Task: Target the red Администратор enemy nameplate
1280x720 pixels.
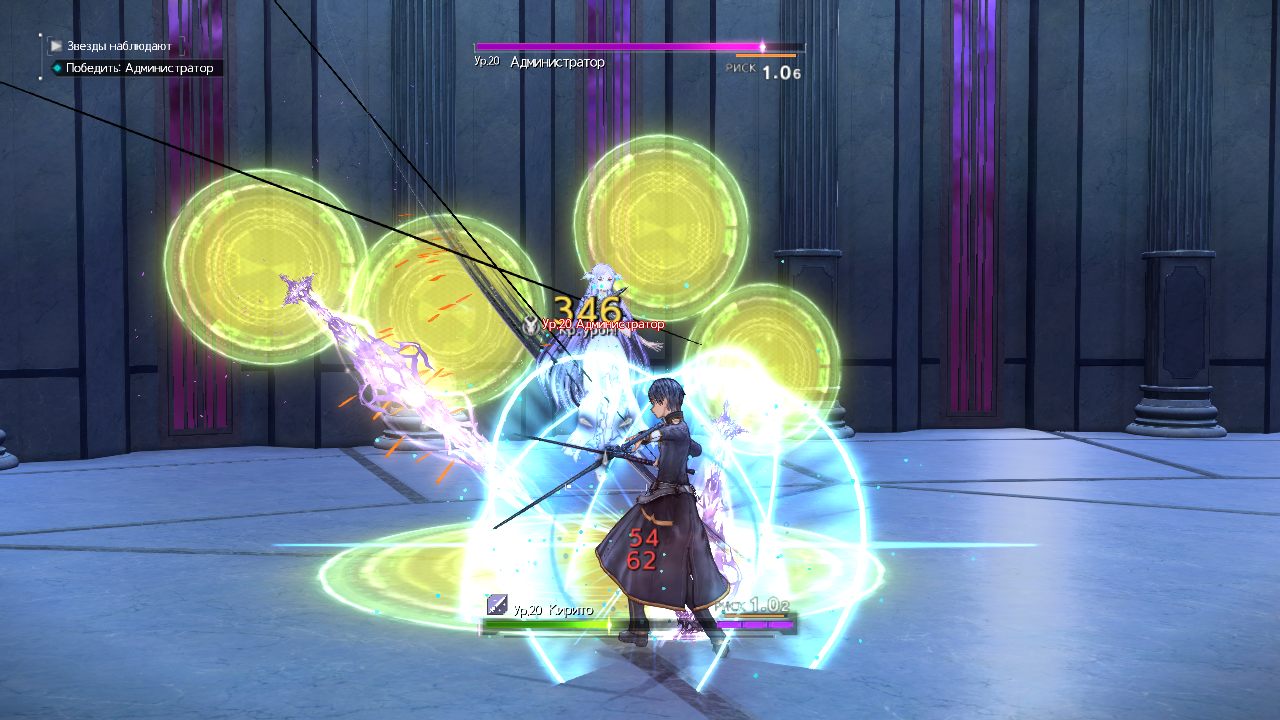Action: point(602,324)
